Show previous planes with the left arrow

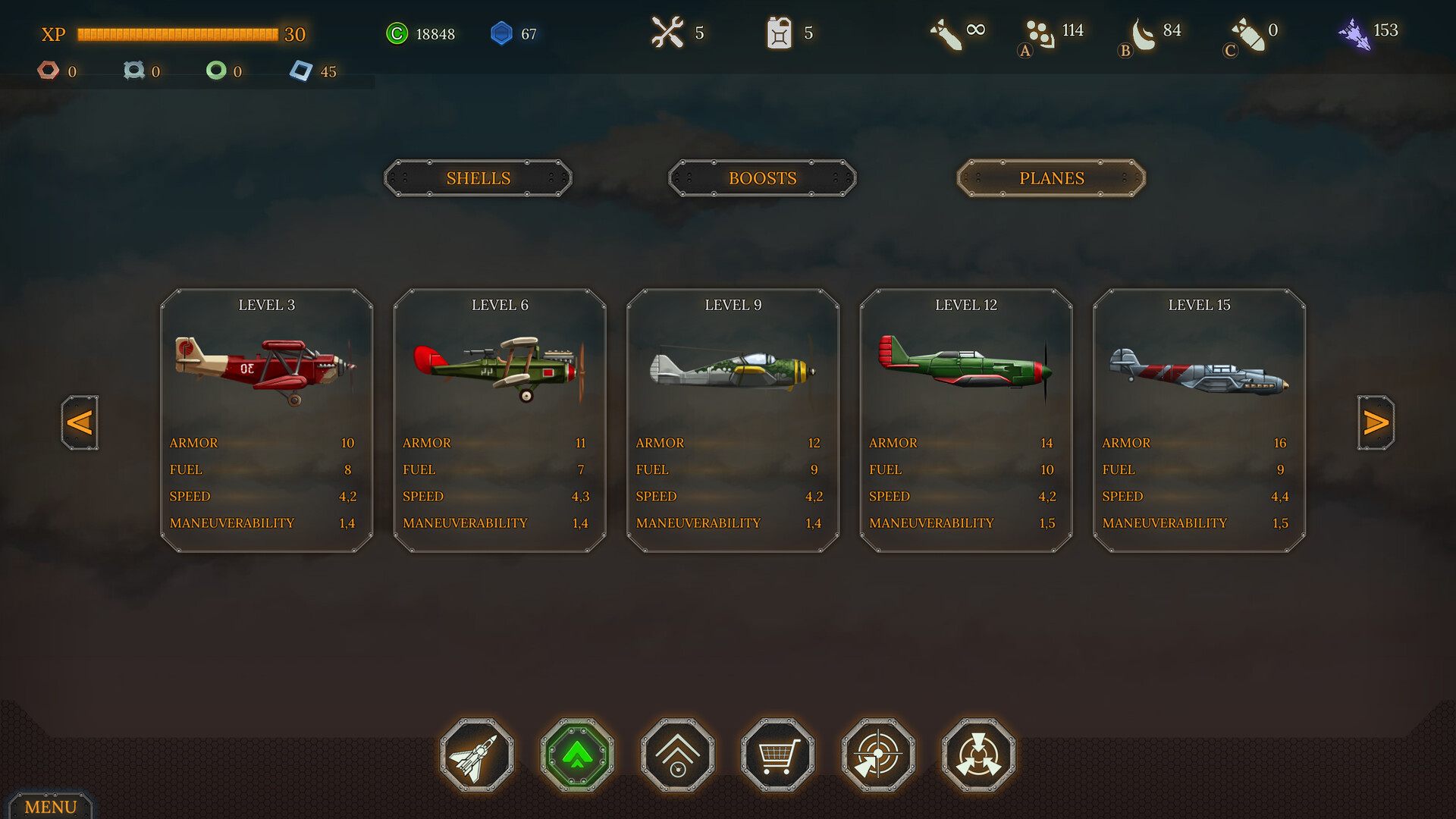(80, 422)
